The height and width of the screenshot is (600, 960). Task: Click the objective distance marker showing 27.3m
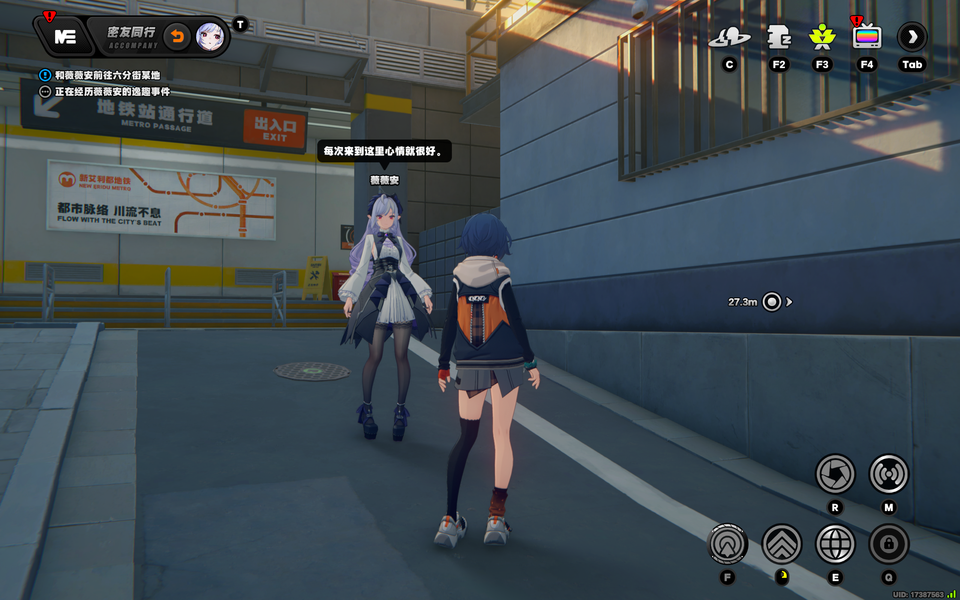pyautogui.click(x=771, y=301)
